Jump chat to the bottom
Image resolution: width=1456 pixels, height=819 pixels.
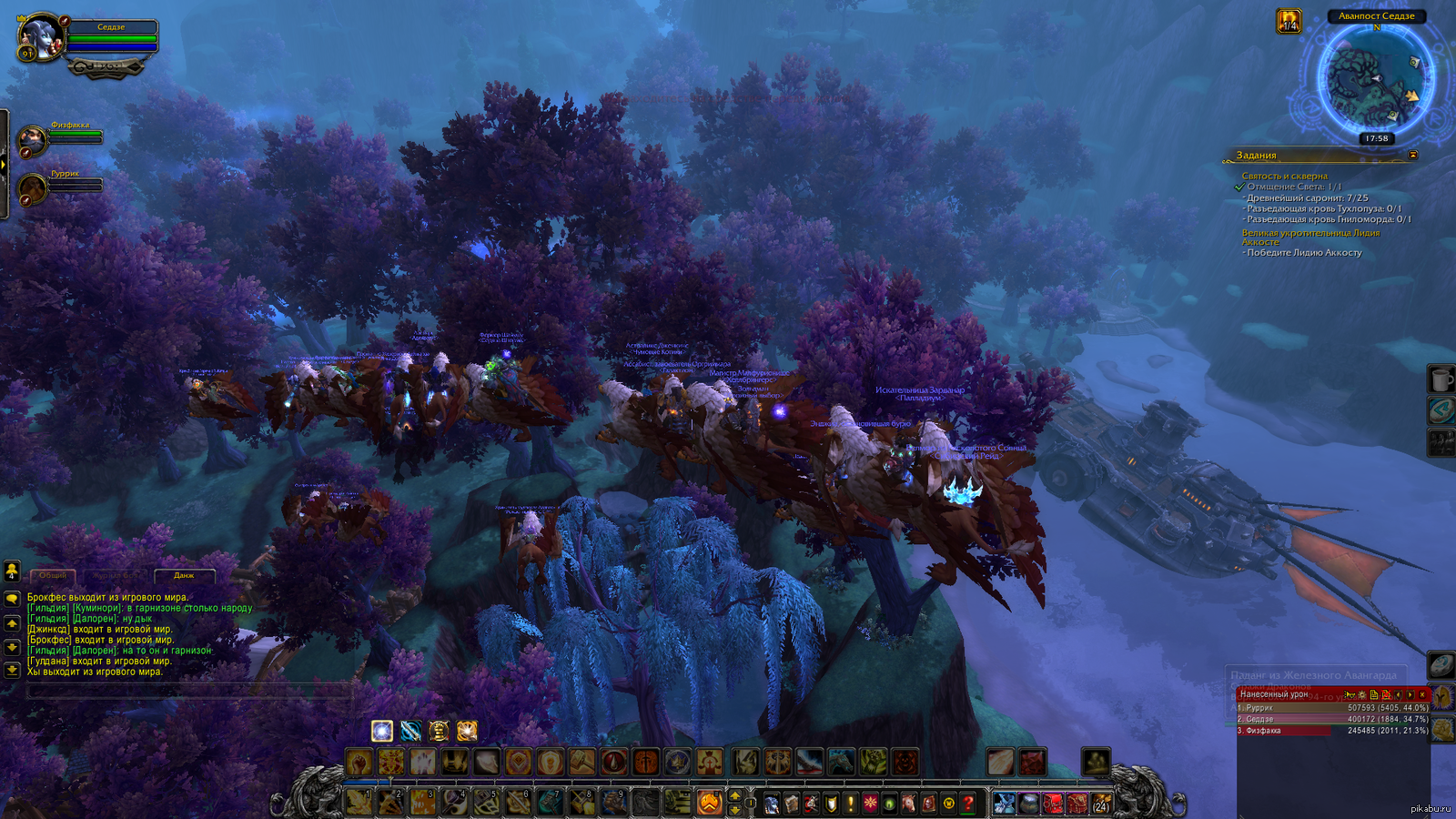12,670
